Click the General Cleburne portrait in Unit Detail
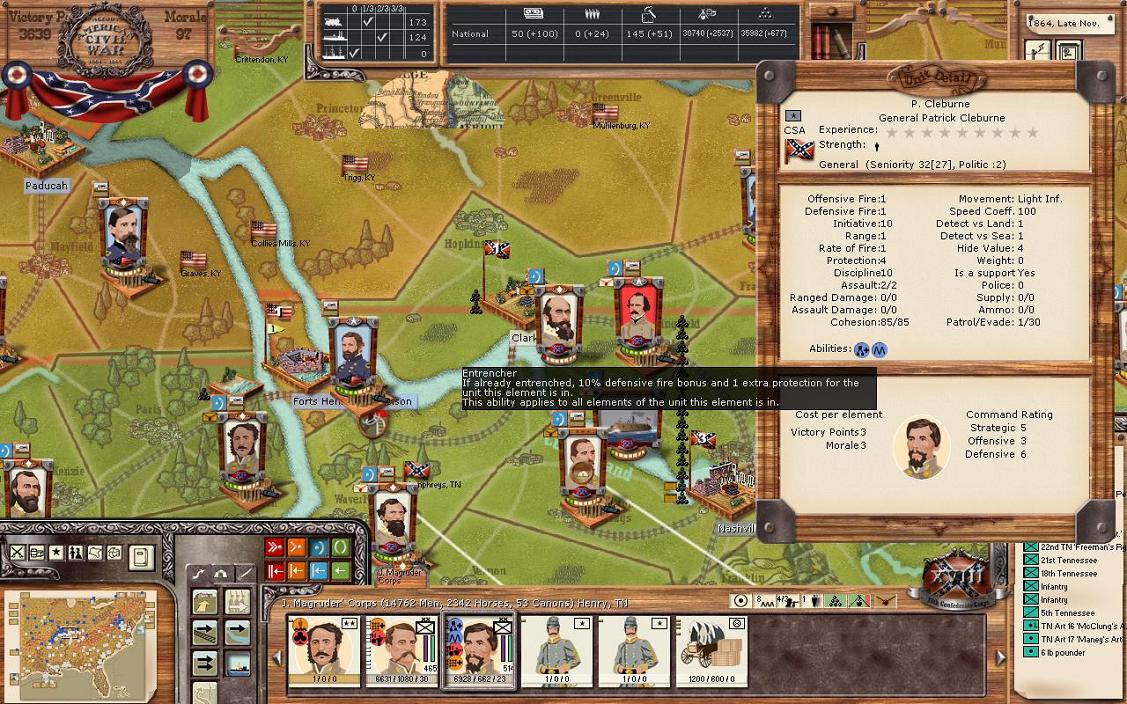 click(920, 447)
